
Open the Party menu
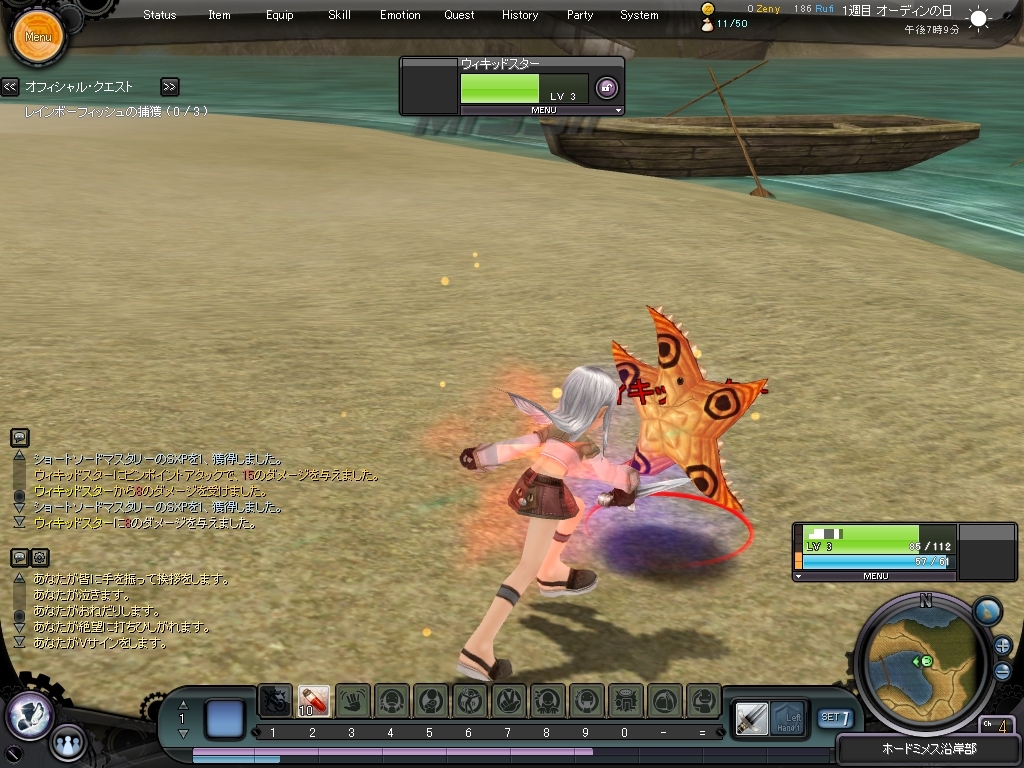pos(580,15)
